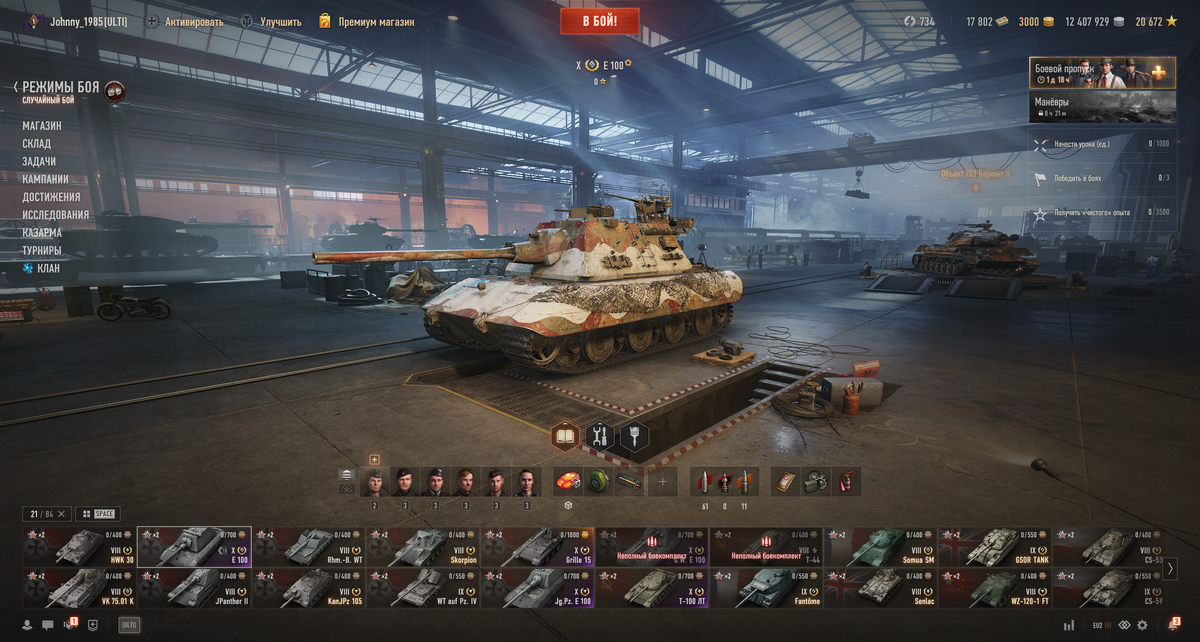Open the Магазин menu entry
Viewport: 1200px width, 642px height.
(42, 126)
